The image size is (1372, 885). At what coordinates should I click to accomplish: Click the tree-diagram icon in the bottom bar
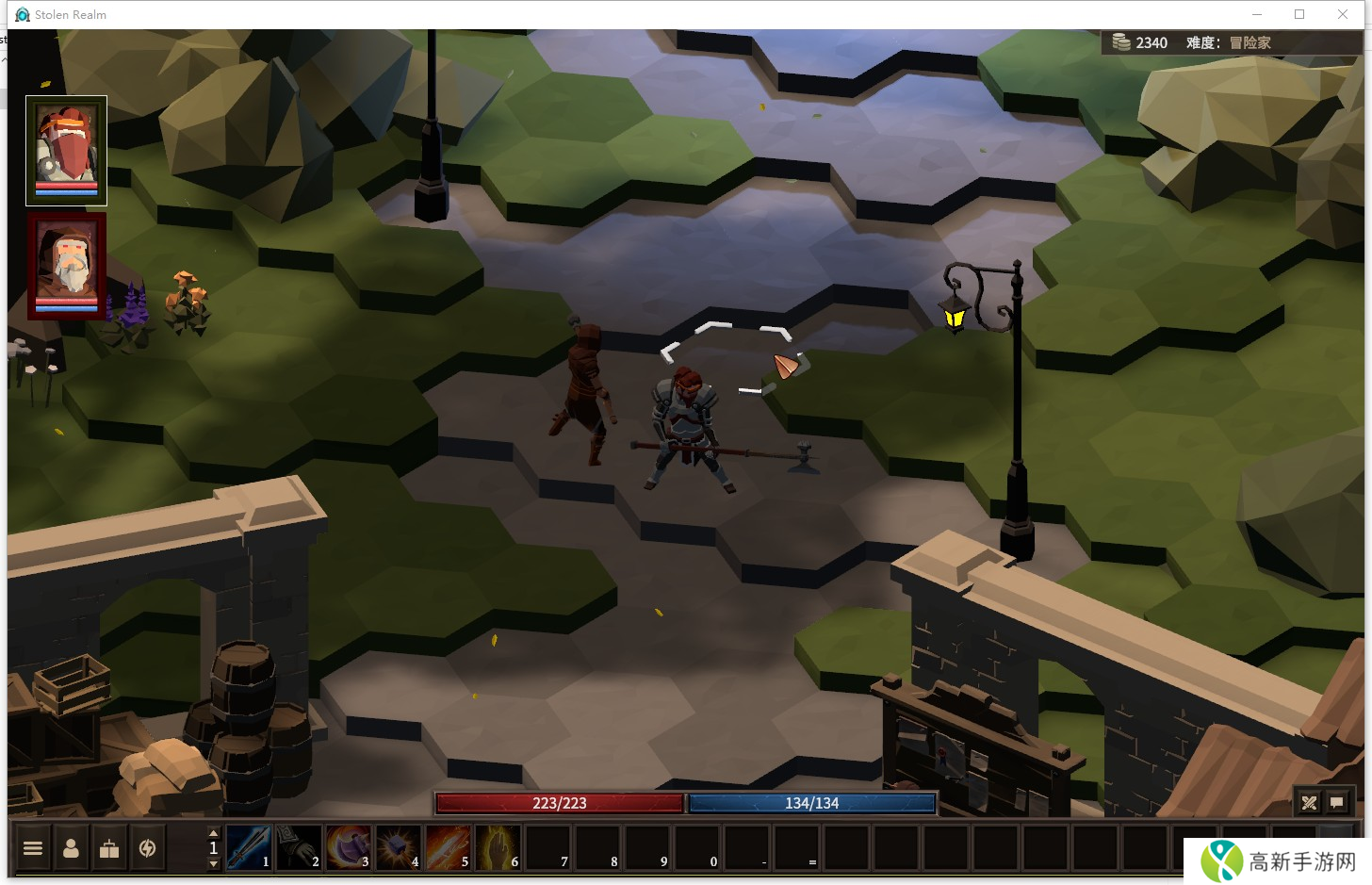pyautogui.click(x=109, y=848)
